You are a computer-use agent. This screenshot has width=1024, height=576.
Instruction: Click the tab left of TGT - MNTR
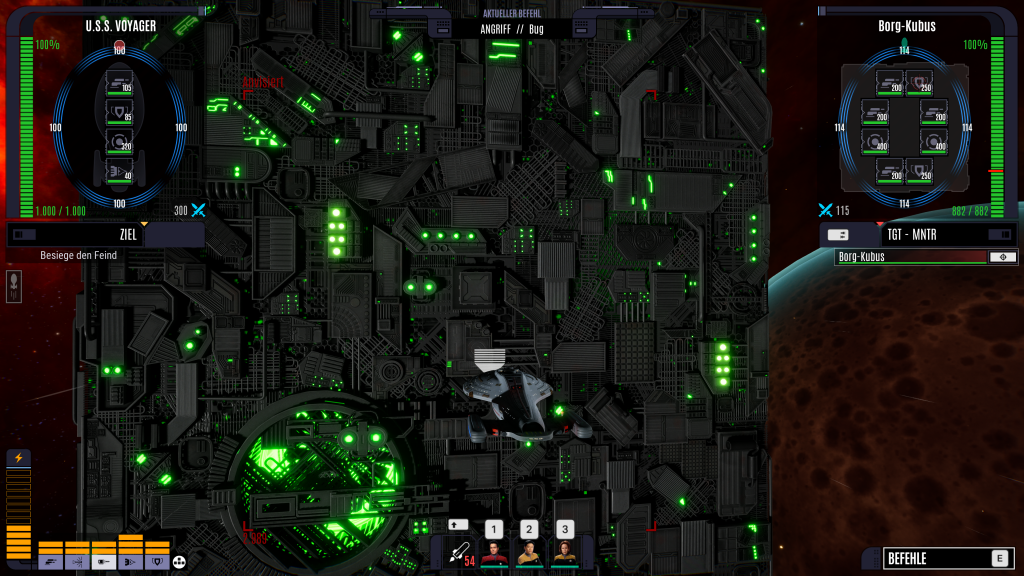tap(839, 234)
